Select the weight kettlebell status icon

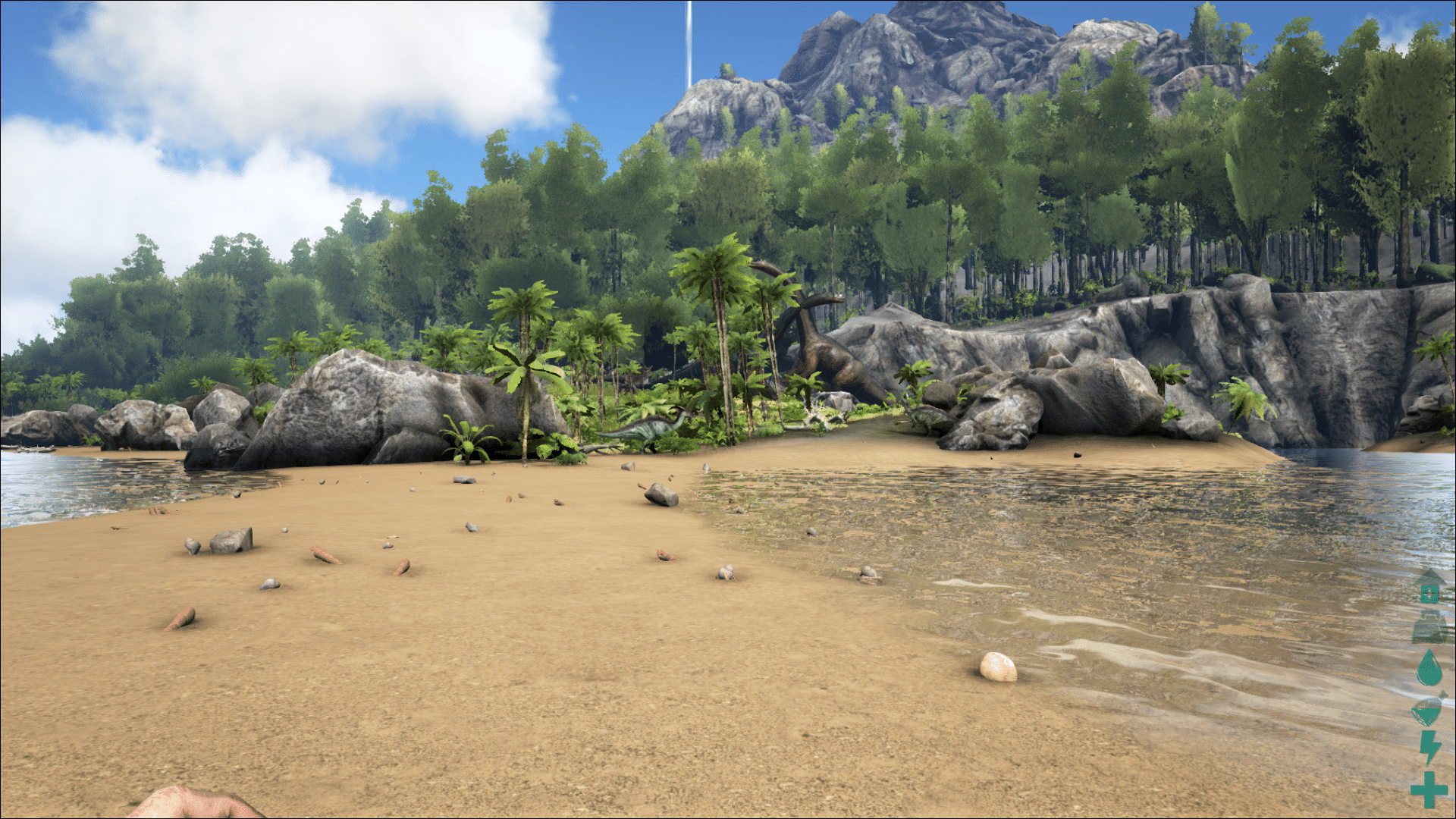pos(1429,629)
